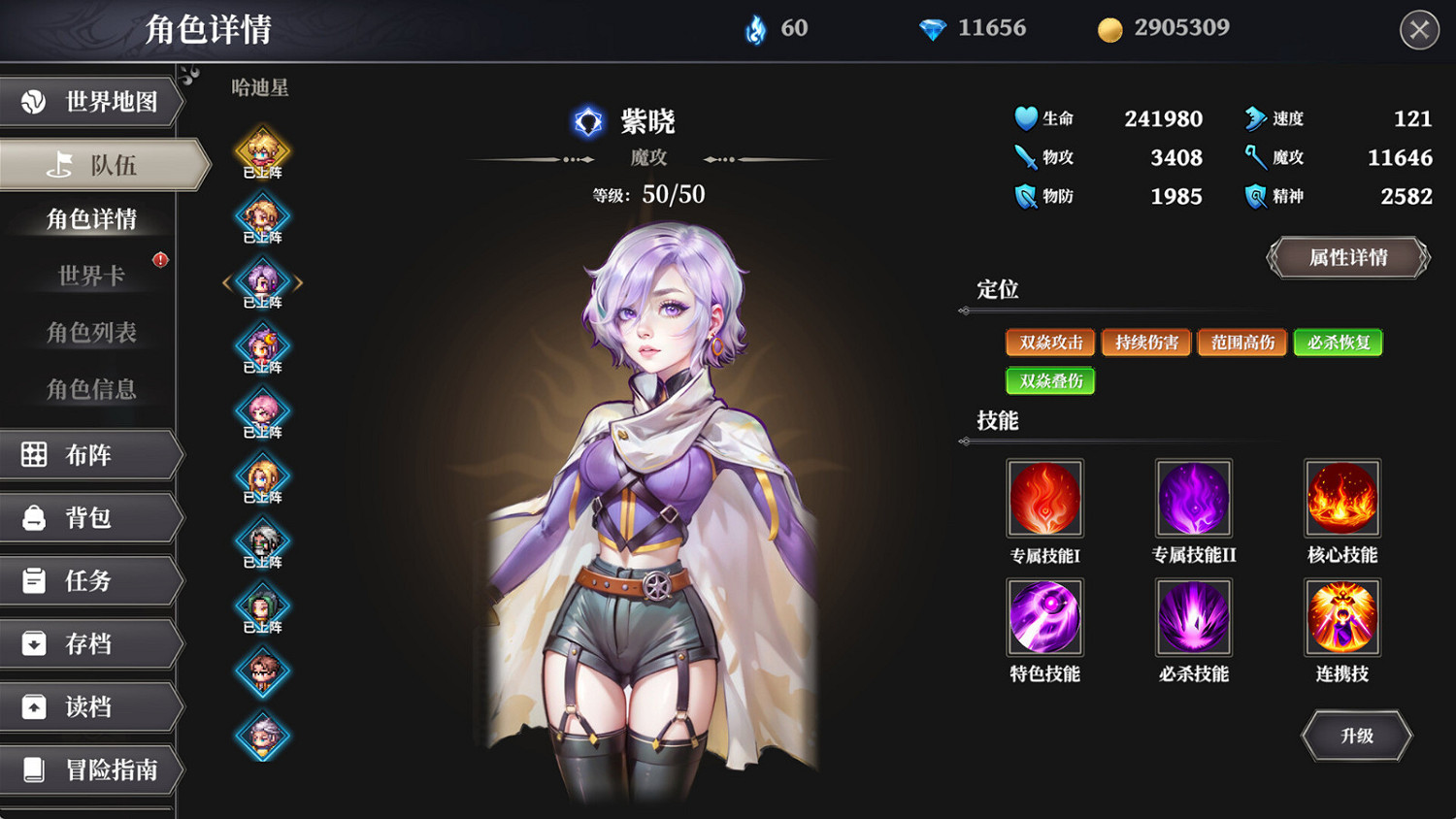Image resolution: width=1456 pixels, height=819 pixels.
Task: Toggle the orange 双焱攻击 positioning tag
Action: pyautogui.click(x=1049, y=342)
